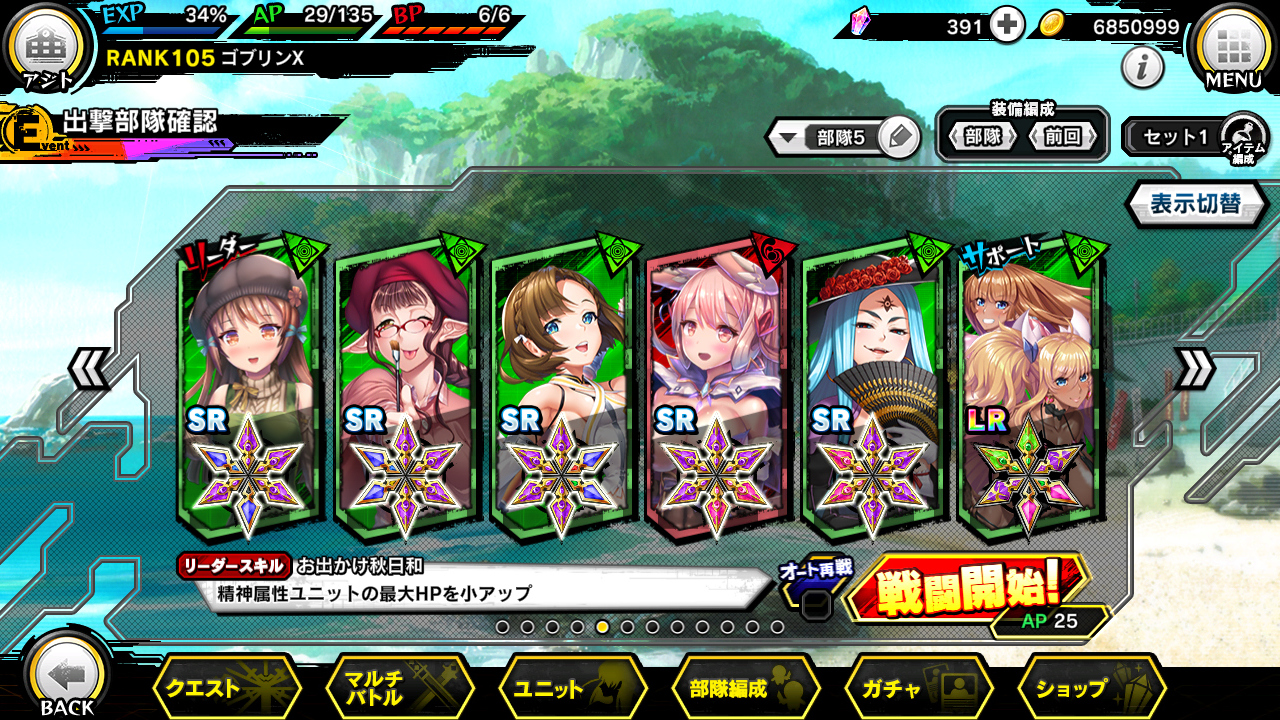Image resolution: width=1280 pixels, height=720 pixels.
Task: Switch display with 表示切替 button
Action: coord(1196,205)
